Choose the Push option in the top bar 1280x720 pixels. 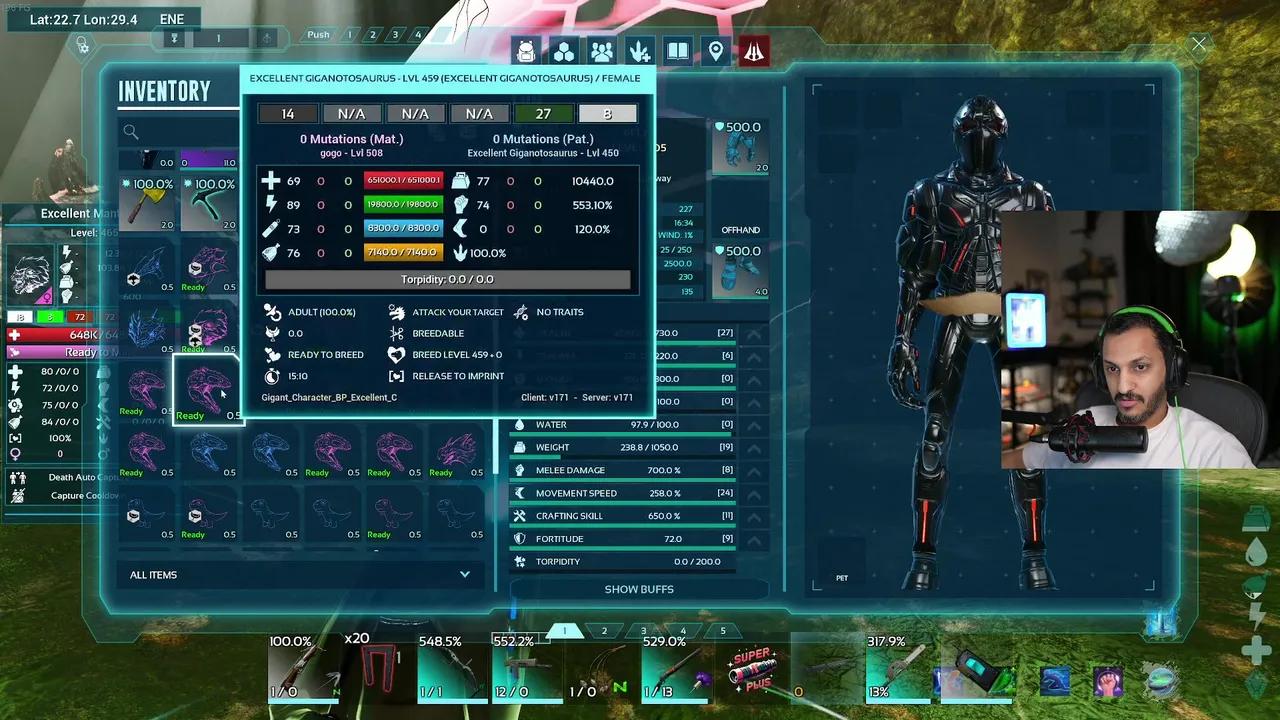[318, 35]
